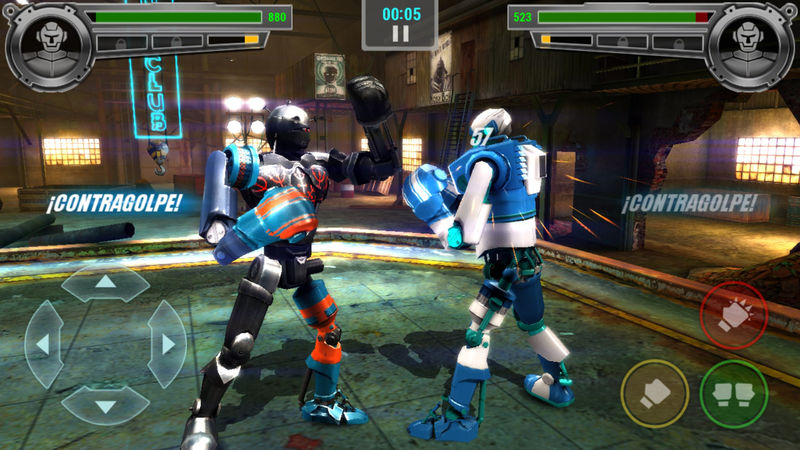
Task: Tap the up arrow on the d-pad
Action: point(105,283)
